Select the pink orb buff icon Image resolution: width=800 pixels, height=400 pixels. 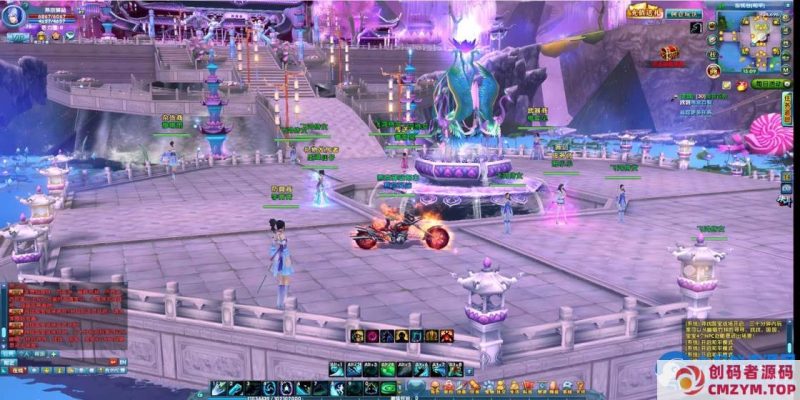pos(371,336)
